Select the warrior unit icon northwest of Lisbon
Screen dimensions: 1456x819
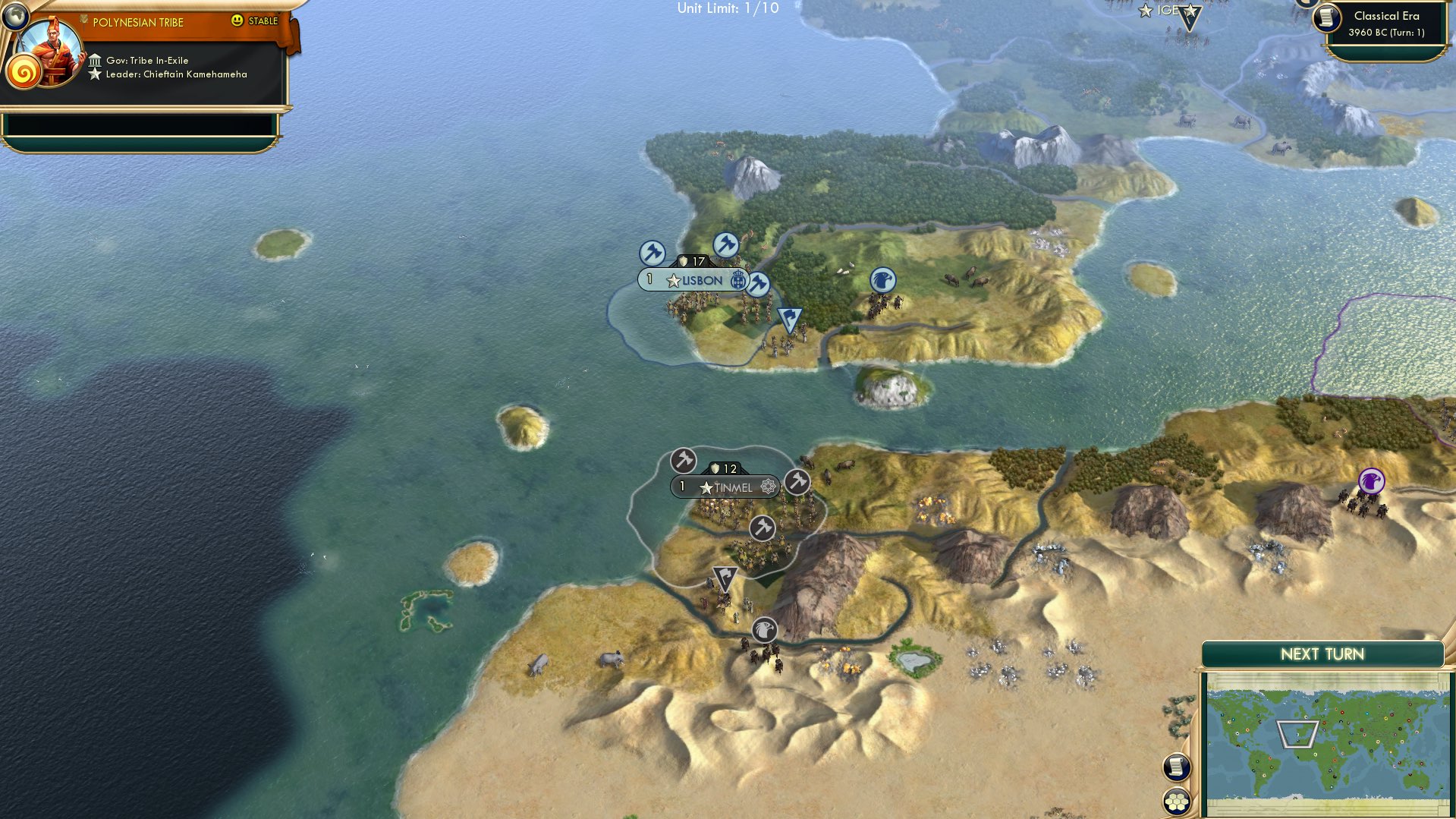coord(653,251)
